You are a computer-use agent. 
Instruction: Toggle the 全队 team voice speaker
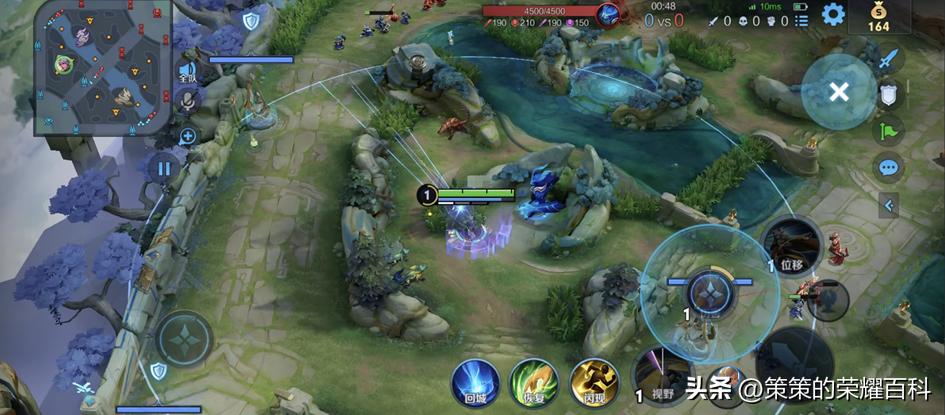187,70
